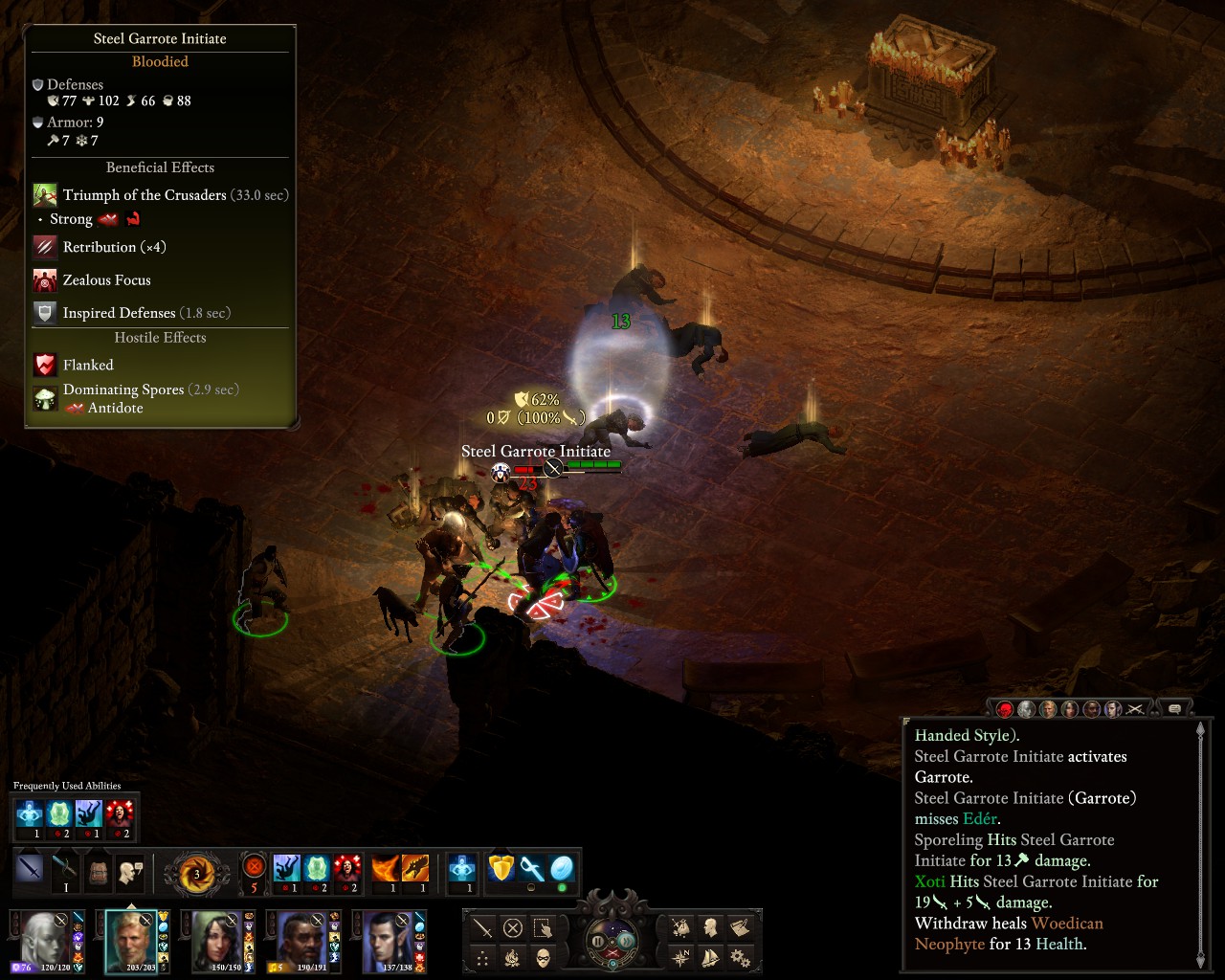This screenshot has height=980, width=1225.
Task: Cancel current action with the circled X button
Action: click(513, 927)
